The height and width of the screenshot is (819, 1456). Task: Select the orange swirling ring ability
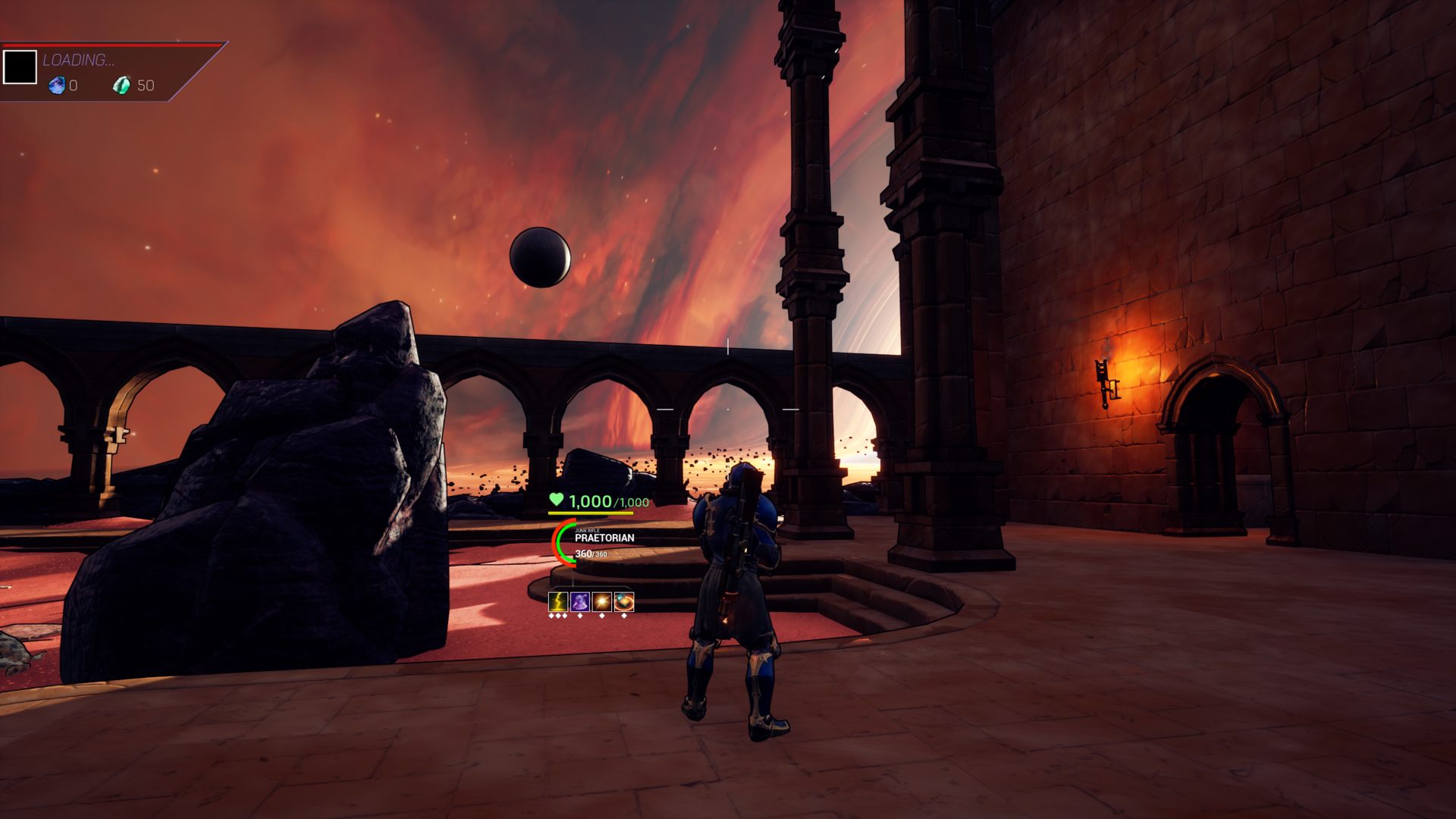coord(624,602)
